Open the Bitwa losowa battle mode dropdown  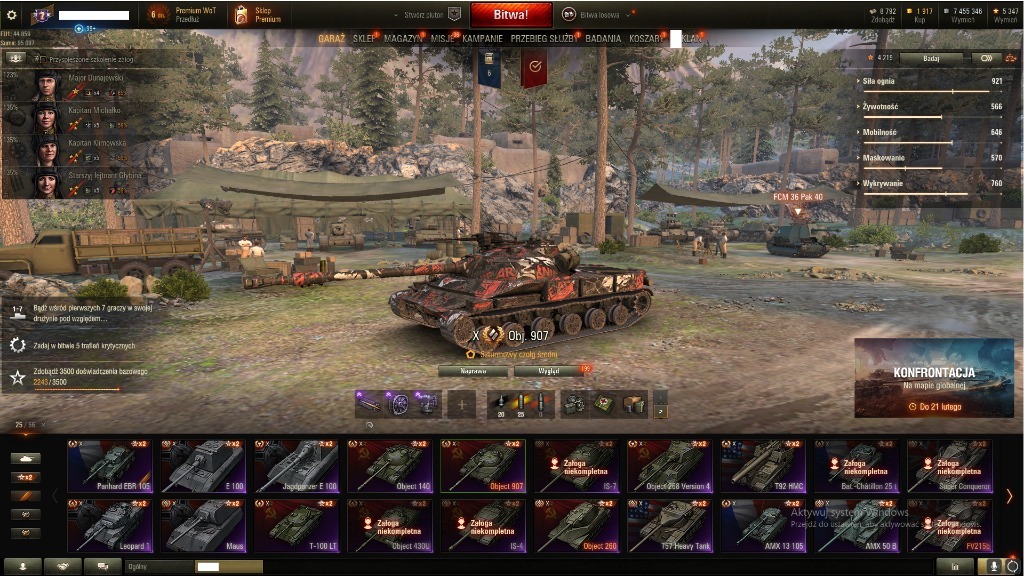point(598,15)
